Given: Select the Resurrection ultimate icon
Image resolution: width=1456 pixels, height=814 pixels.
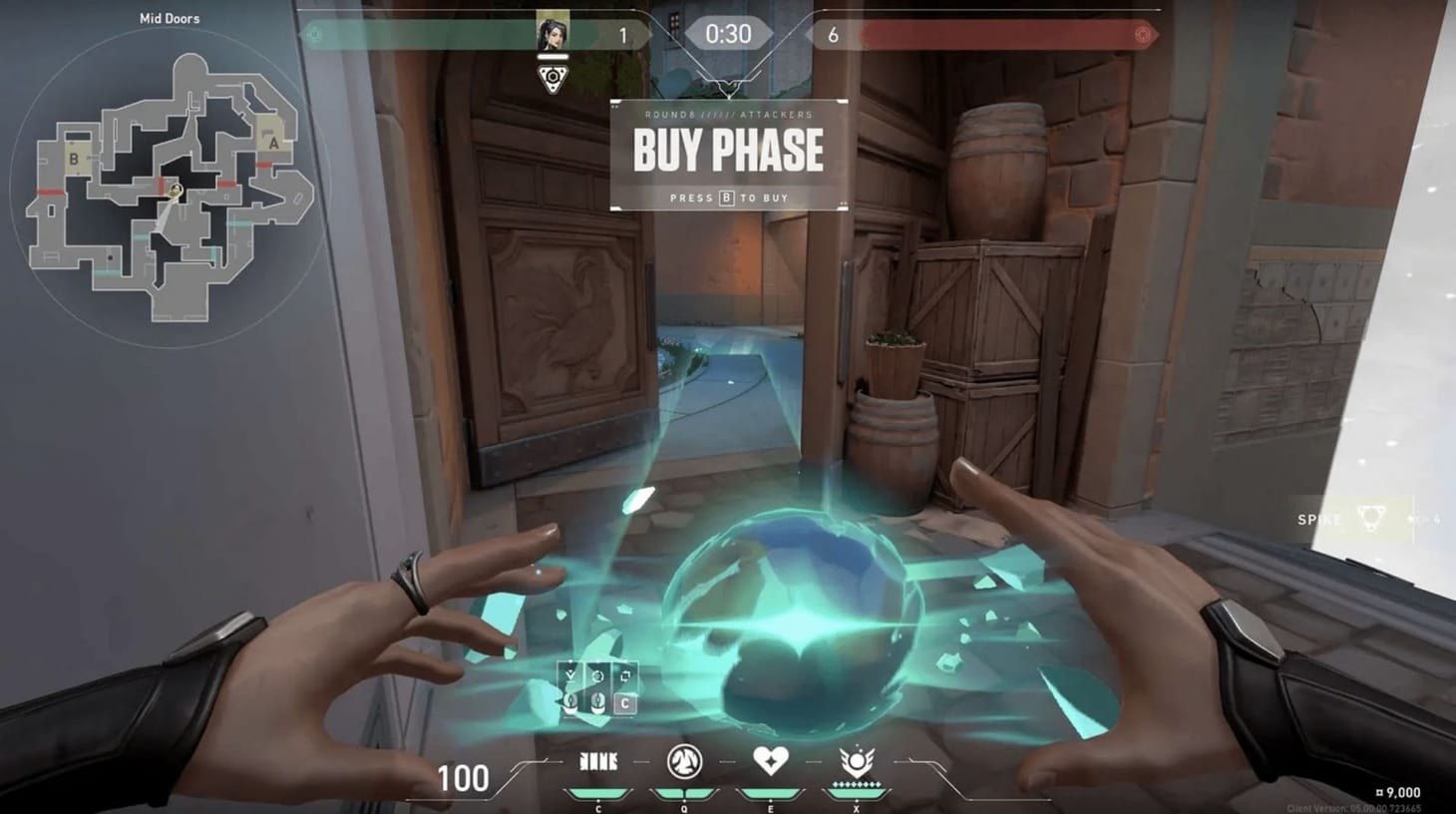Looking at the screenshot, I should click(x=857, y=760).
